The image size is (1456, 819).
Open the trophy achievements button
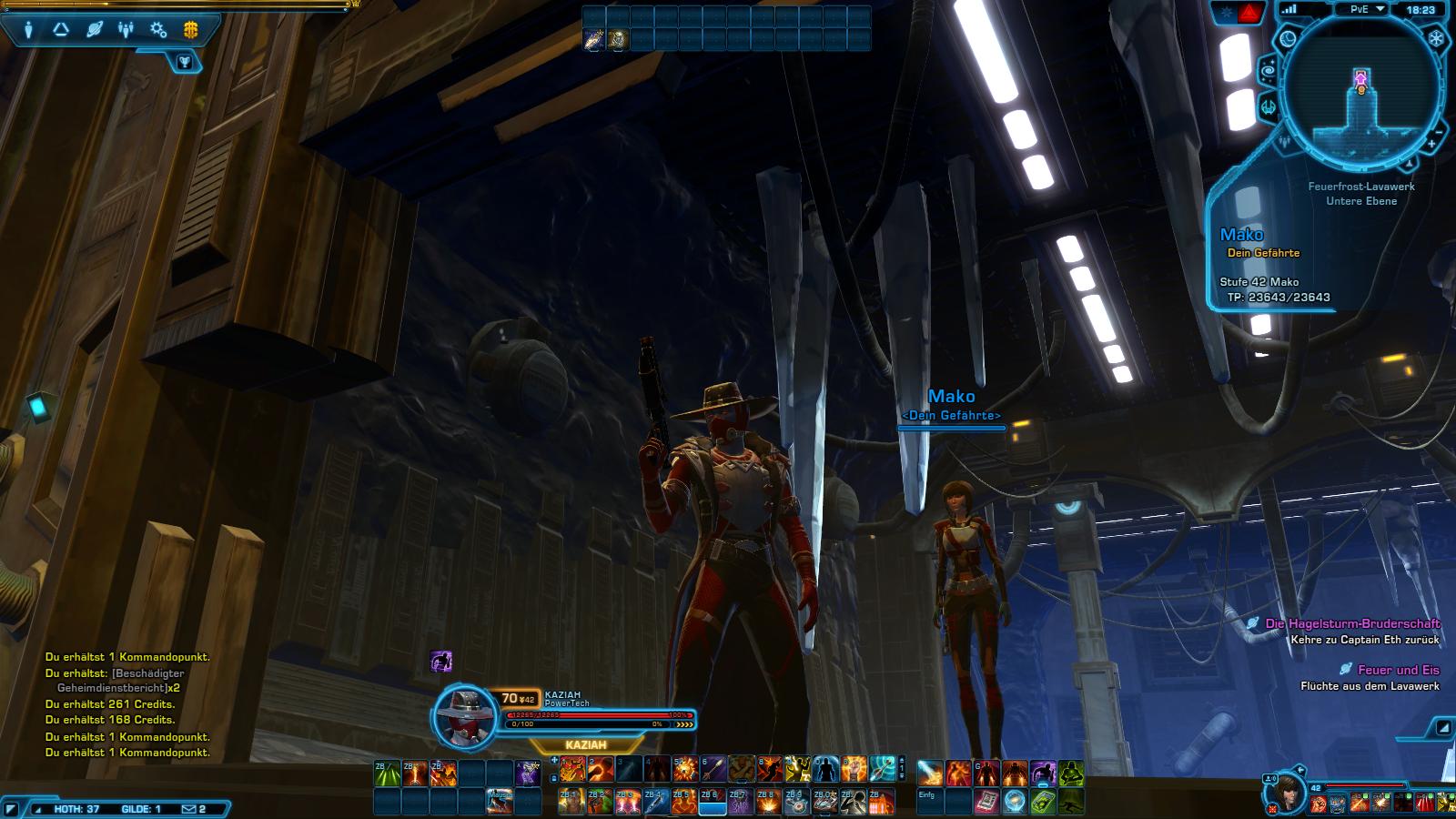(187, 61)
